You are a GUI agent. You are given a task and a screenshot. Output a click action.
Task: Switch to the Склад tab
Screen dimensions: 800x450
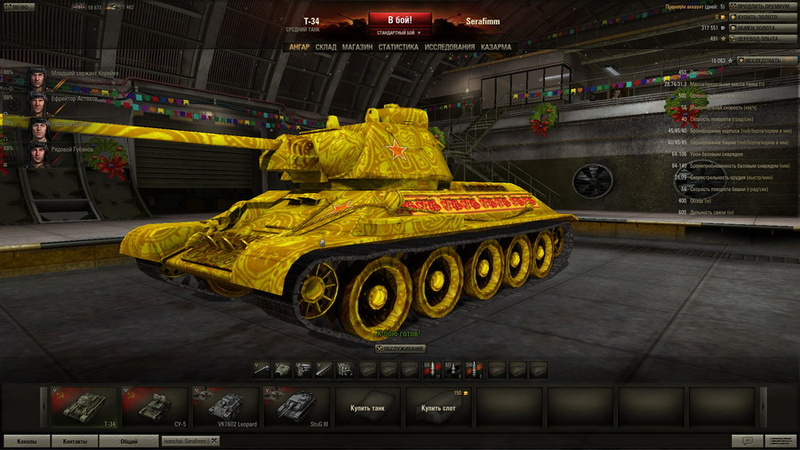[x=326, y=47]
